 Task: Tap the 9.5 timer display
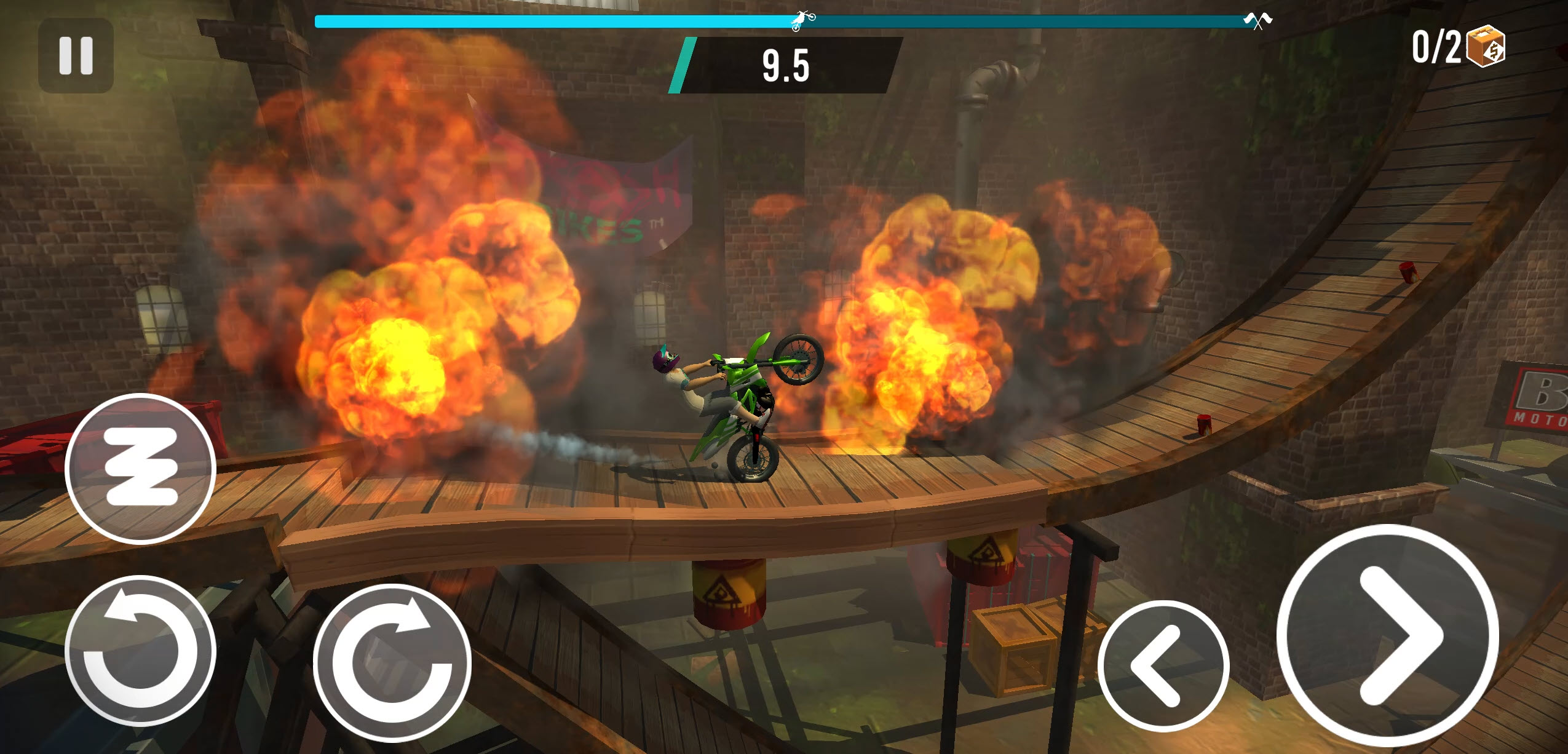click(785, 66)
